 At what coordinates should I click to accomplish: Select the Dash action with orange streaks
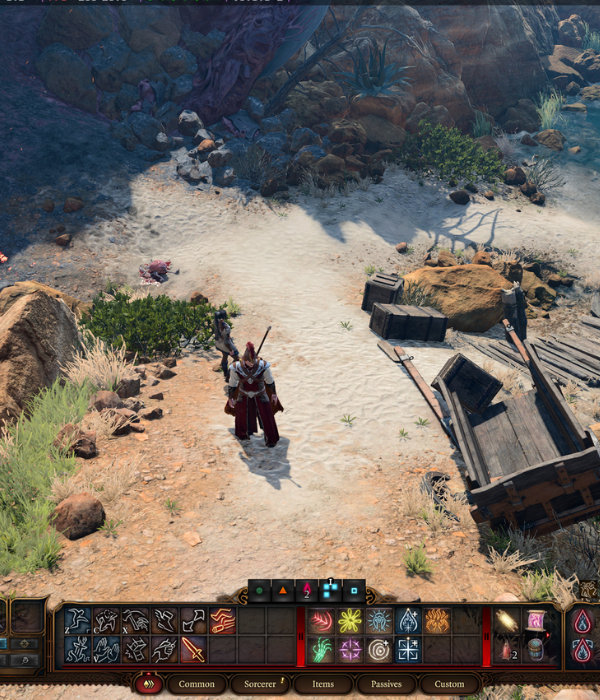tap(222, 621)
